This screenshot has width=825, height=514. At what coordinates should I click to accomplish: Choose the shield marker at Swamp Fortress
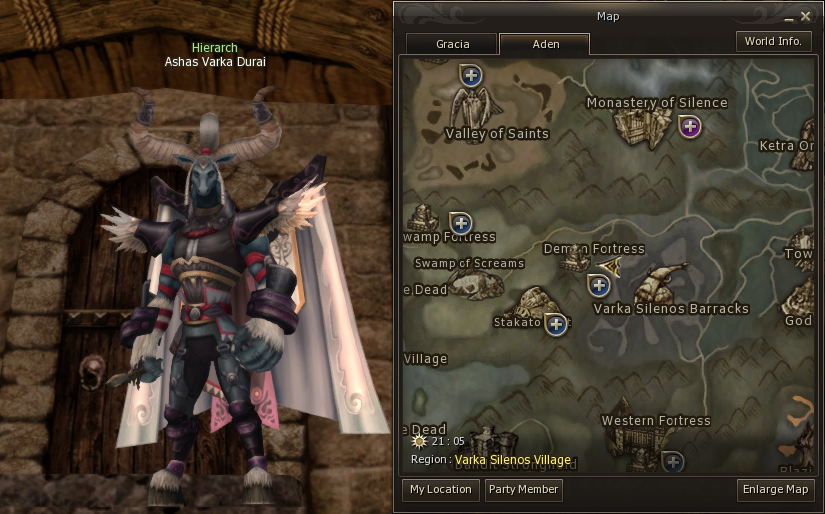(x=460, y=222)
